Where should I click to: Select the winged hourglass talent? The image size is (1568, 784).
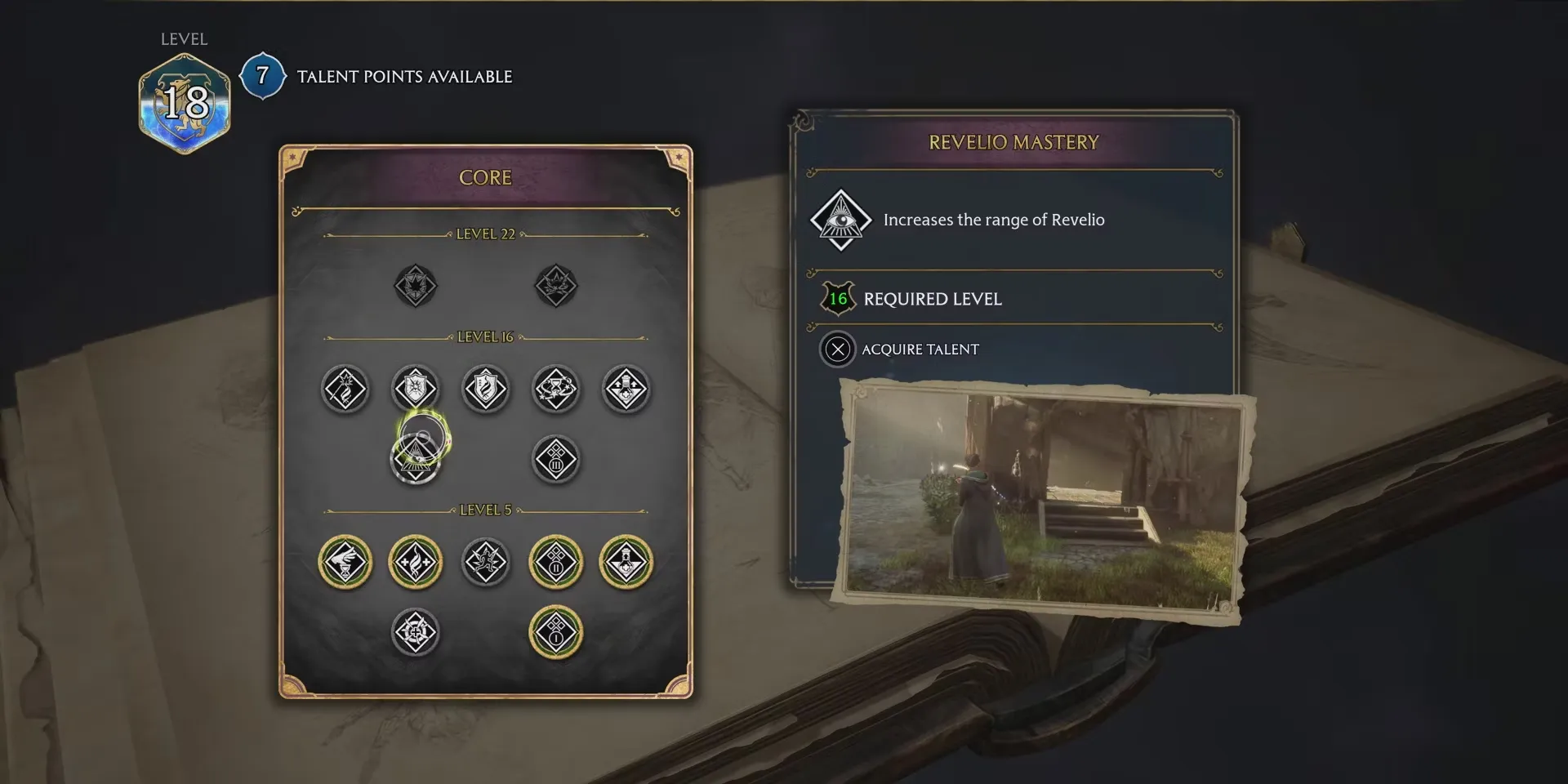[345, 563]
